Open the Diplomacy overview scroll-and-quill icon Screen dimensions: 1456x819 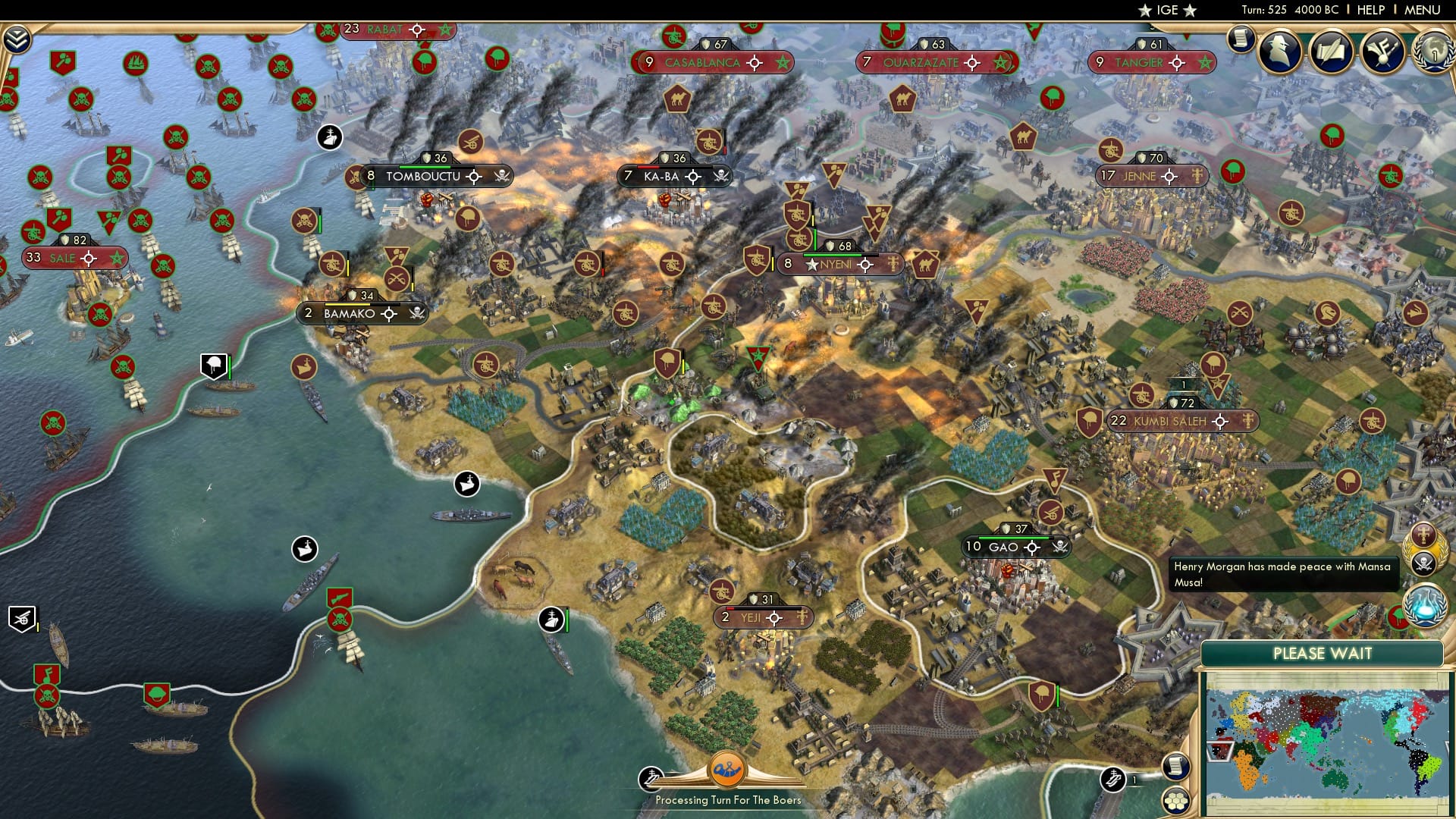pyautogui.click(x=1332, y=50)
